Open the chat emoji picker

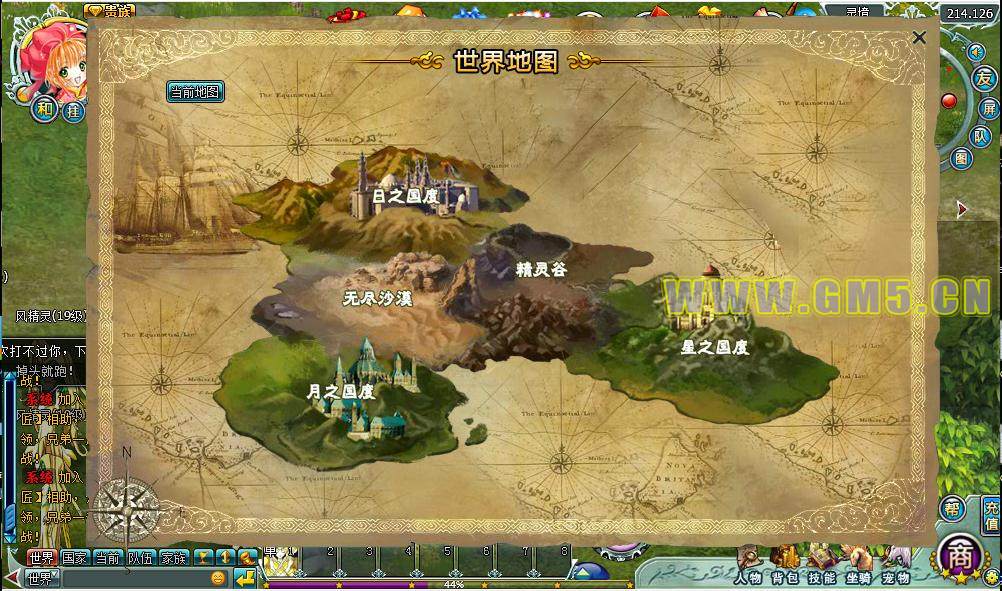click(x=218, y=578)
